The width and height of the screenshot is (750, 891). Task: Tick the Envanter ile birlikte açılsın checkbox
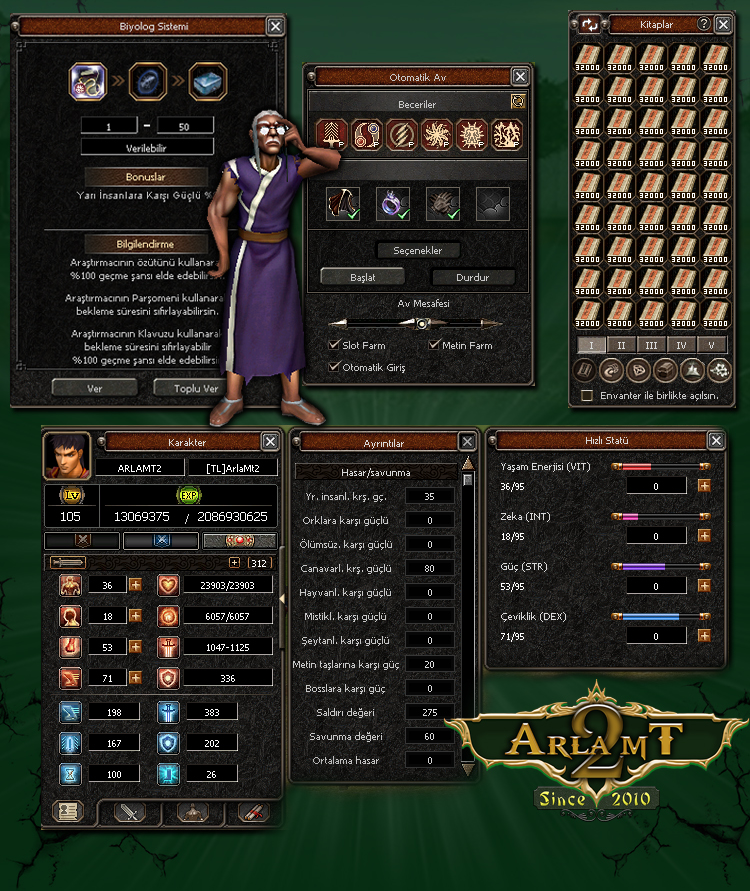[x=587, y=396]
